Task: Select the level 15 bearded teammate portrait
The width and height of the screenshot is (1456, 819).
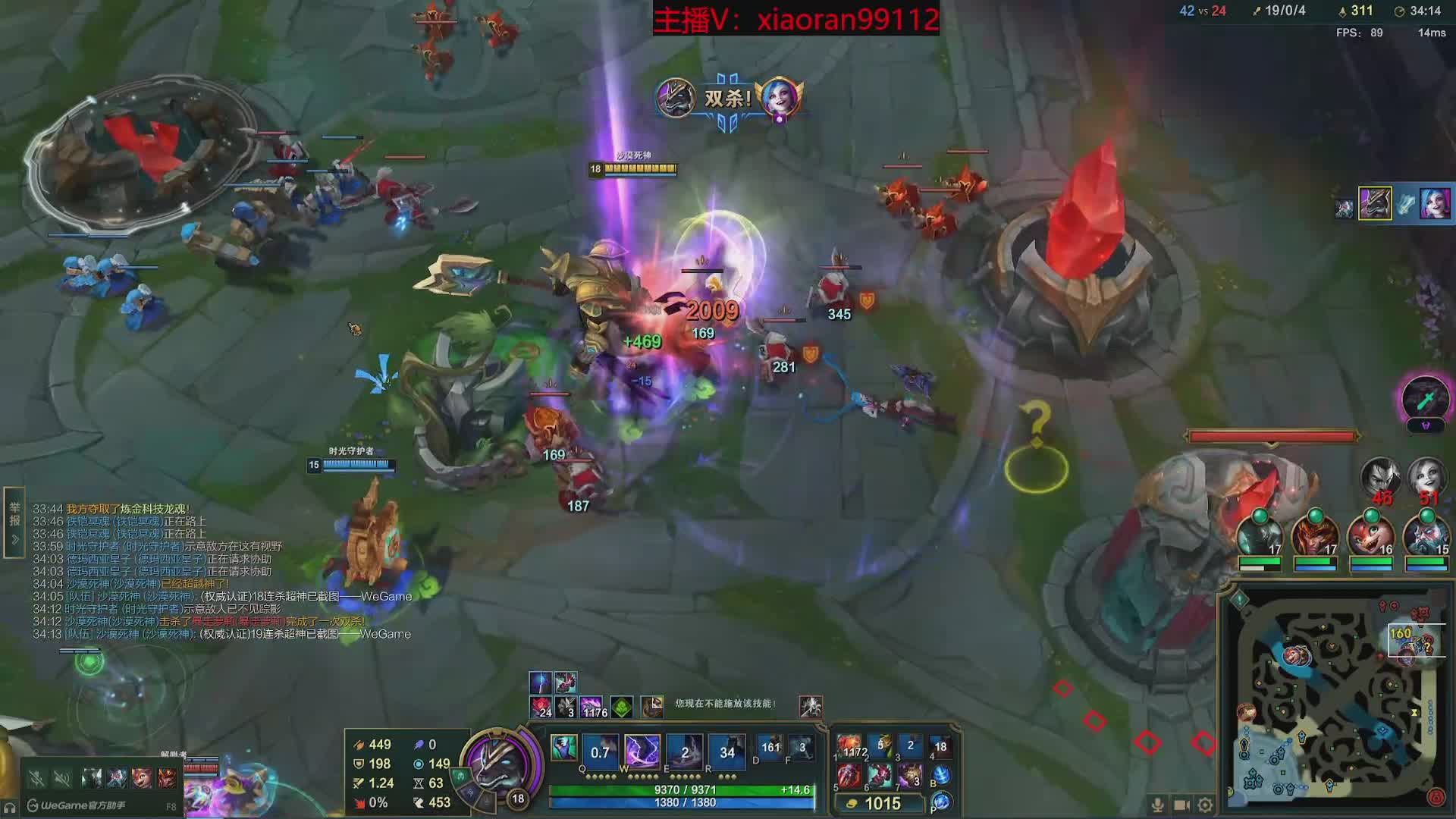Action: coord(1426,536)
